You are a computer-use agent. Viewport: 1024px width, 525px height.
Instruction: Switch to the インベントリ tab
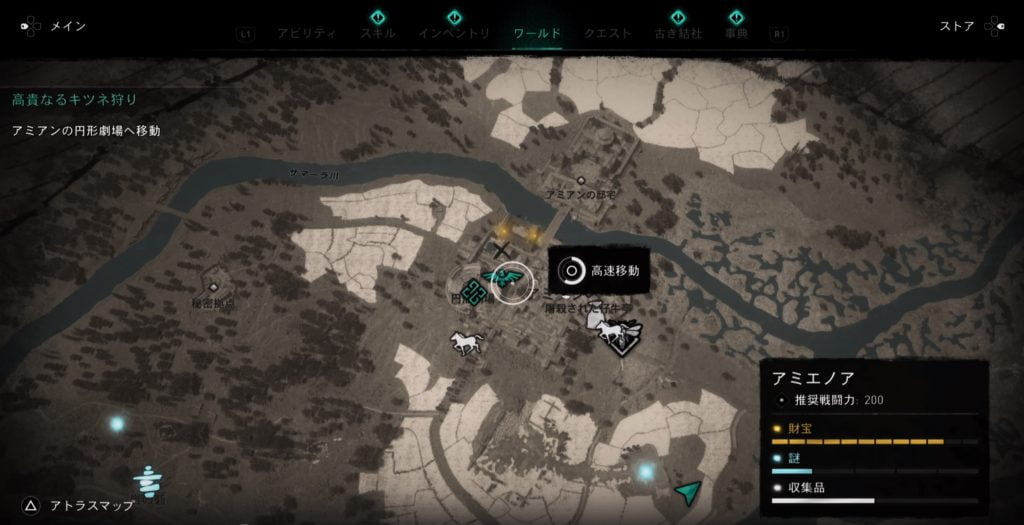454,33
